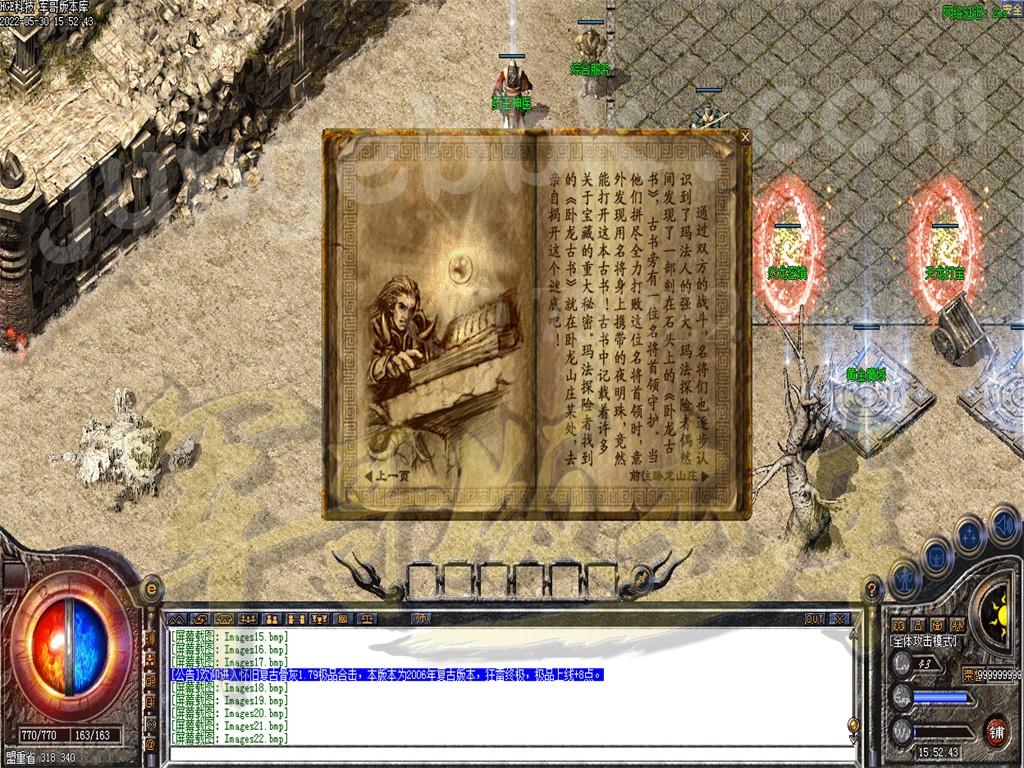The width and height of the screenshot is (1024, 768).
Task: Go back with 上一页 previous page
Action: (392, 476)
